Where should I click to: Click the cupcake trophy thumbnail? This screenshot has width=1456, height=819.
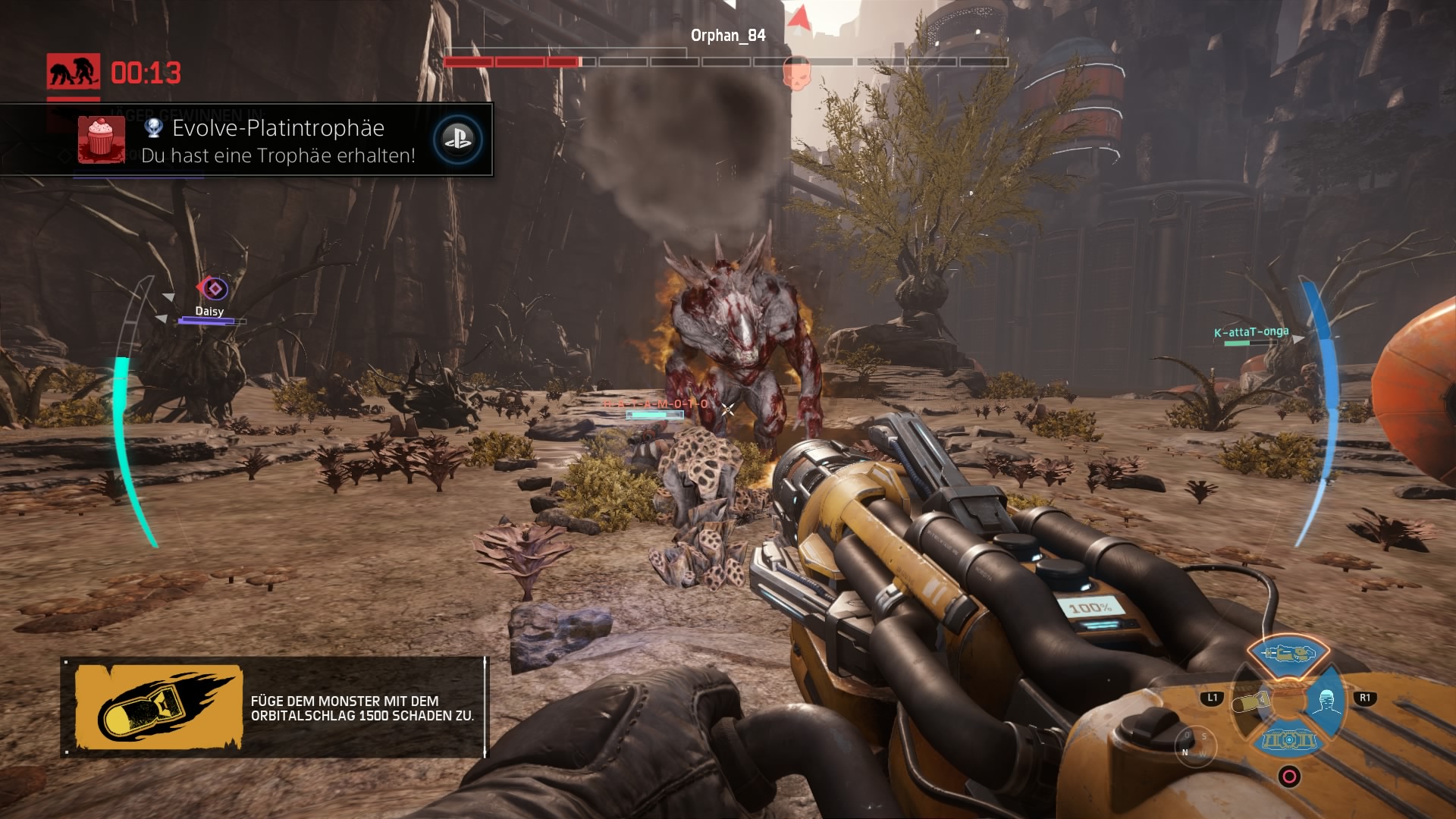(x=101, y=140)
